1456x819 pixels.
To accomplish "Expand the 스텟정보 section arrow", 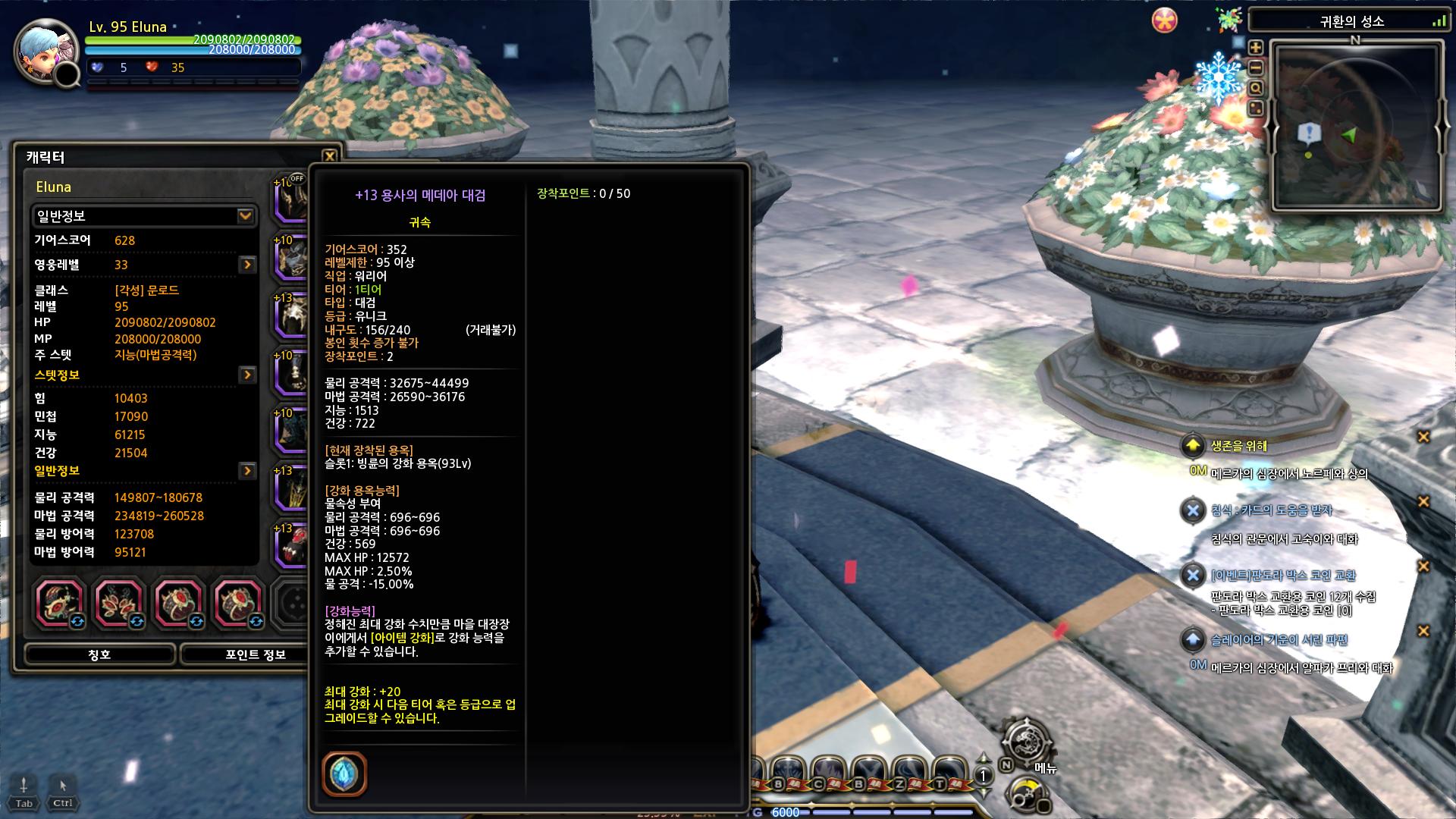I will 247,375.
